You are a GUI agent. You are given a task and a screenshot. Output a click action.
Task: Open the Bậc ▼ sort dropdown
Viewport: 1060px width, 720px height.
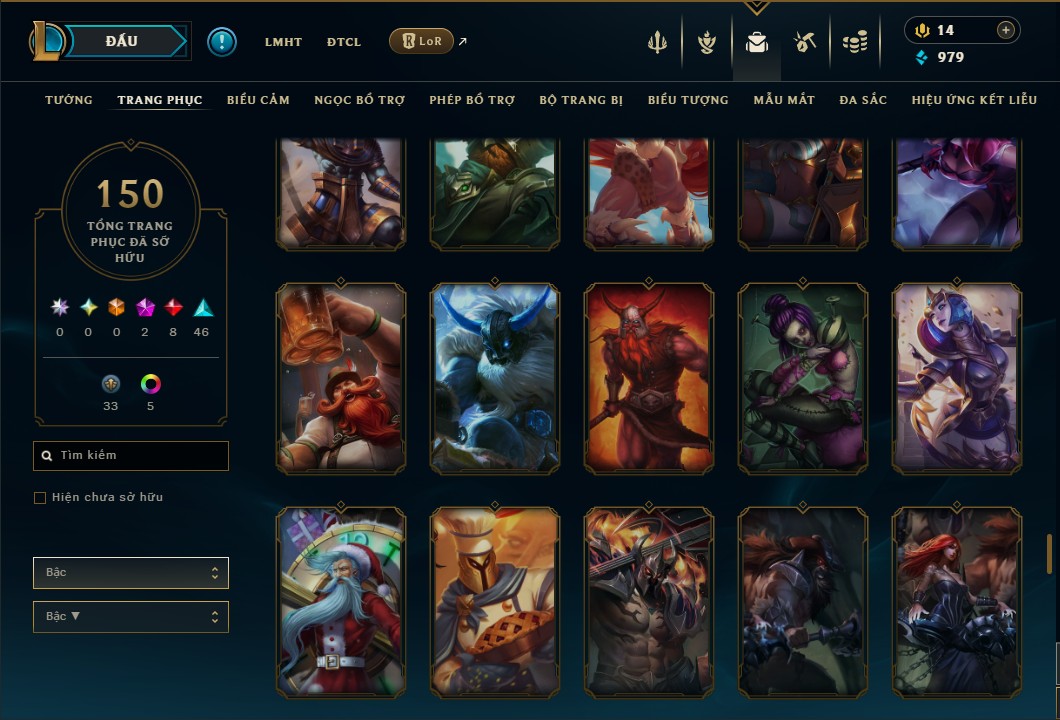click(131, 617)
